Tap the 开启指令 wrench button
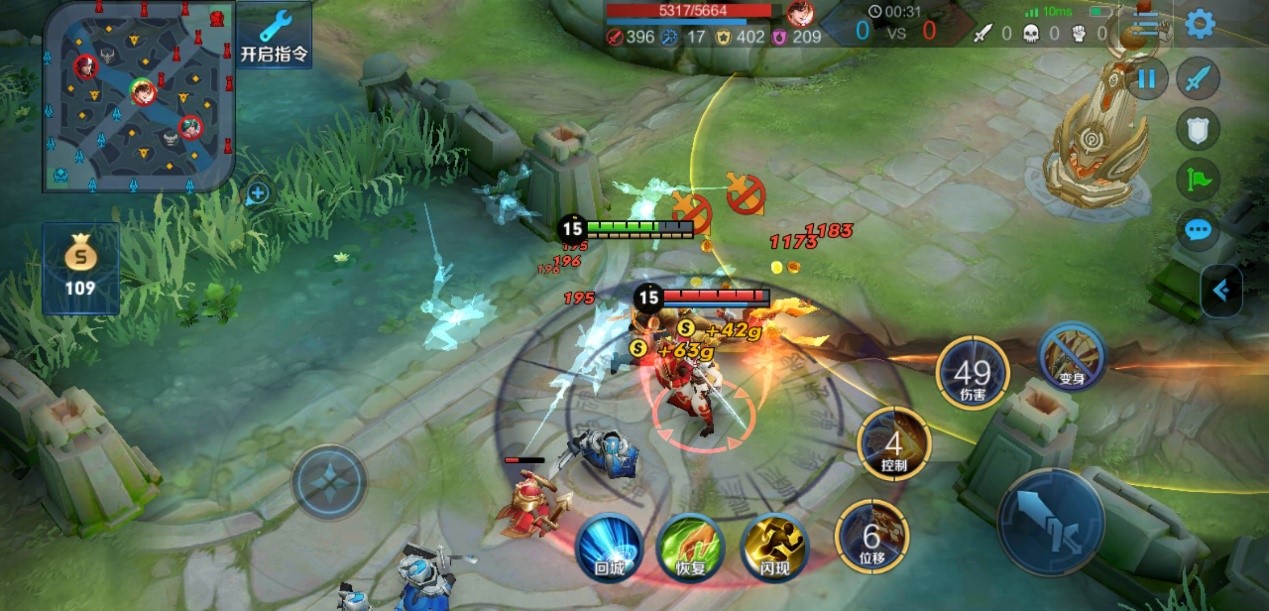This screenshot has height=611, width=1269. pyautogui.click(x=274, y=36)
